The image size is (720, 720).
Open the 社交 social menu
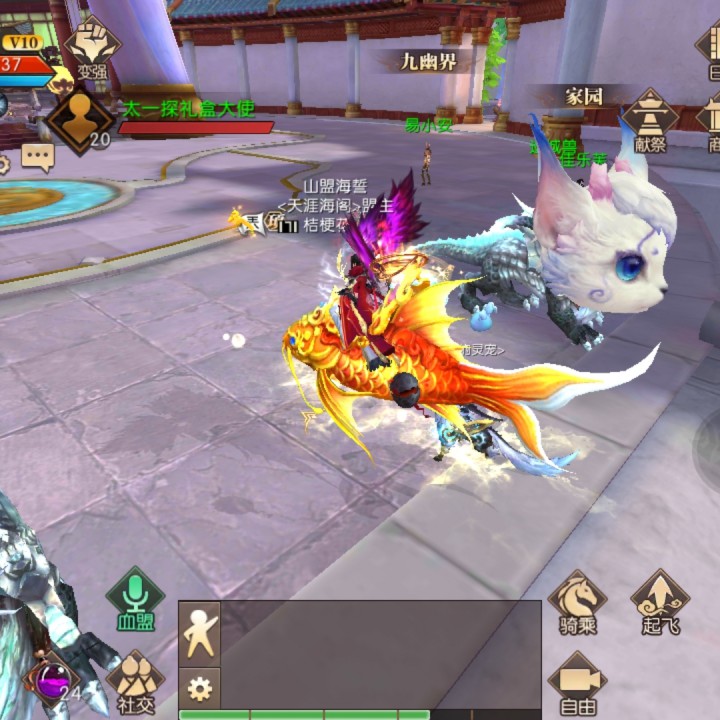[136, 678]
